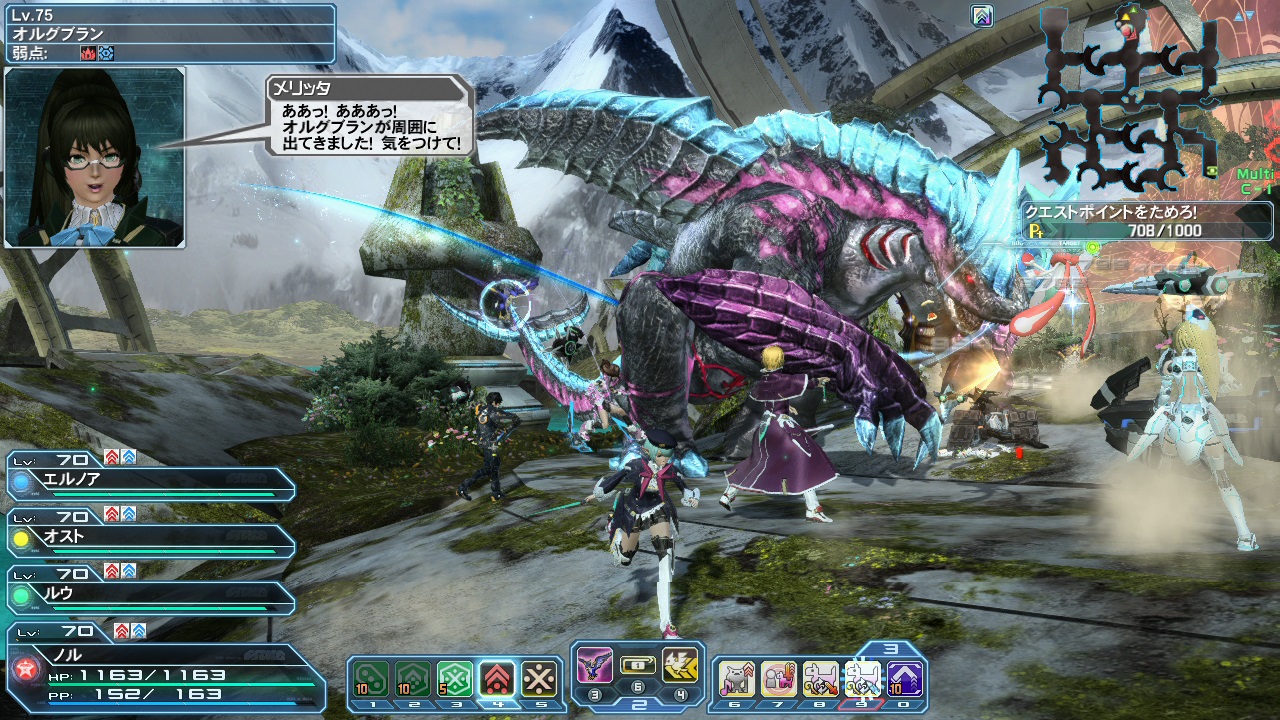Activate the highlighted red chevron skill
Screen dimensions: 1280x720
click(x=497, y=679)
